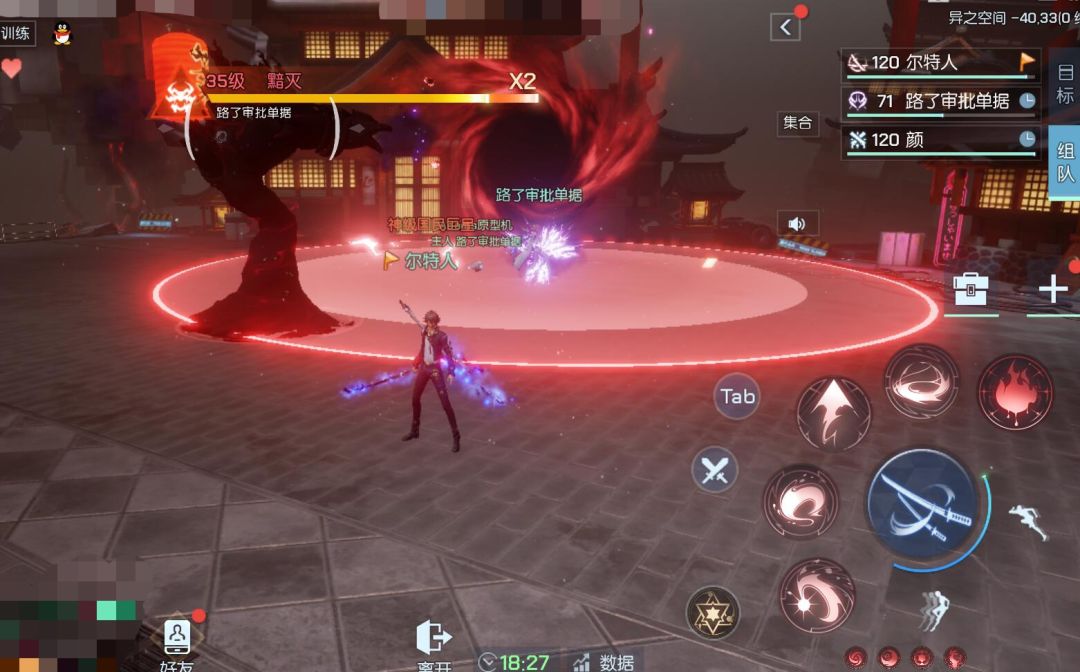
Task: Use the afterimage dodge icon
Action: point(933,609)
